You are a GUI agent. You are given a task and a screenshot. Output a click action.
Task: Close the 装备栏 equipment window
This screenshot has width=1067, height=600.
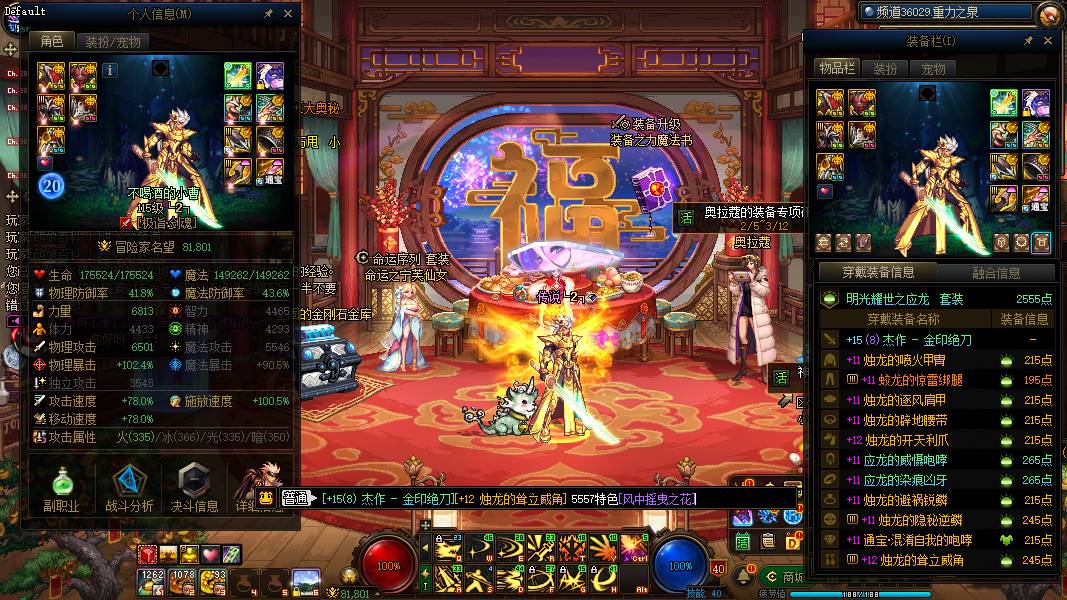click(x=1048, y=41)
